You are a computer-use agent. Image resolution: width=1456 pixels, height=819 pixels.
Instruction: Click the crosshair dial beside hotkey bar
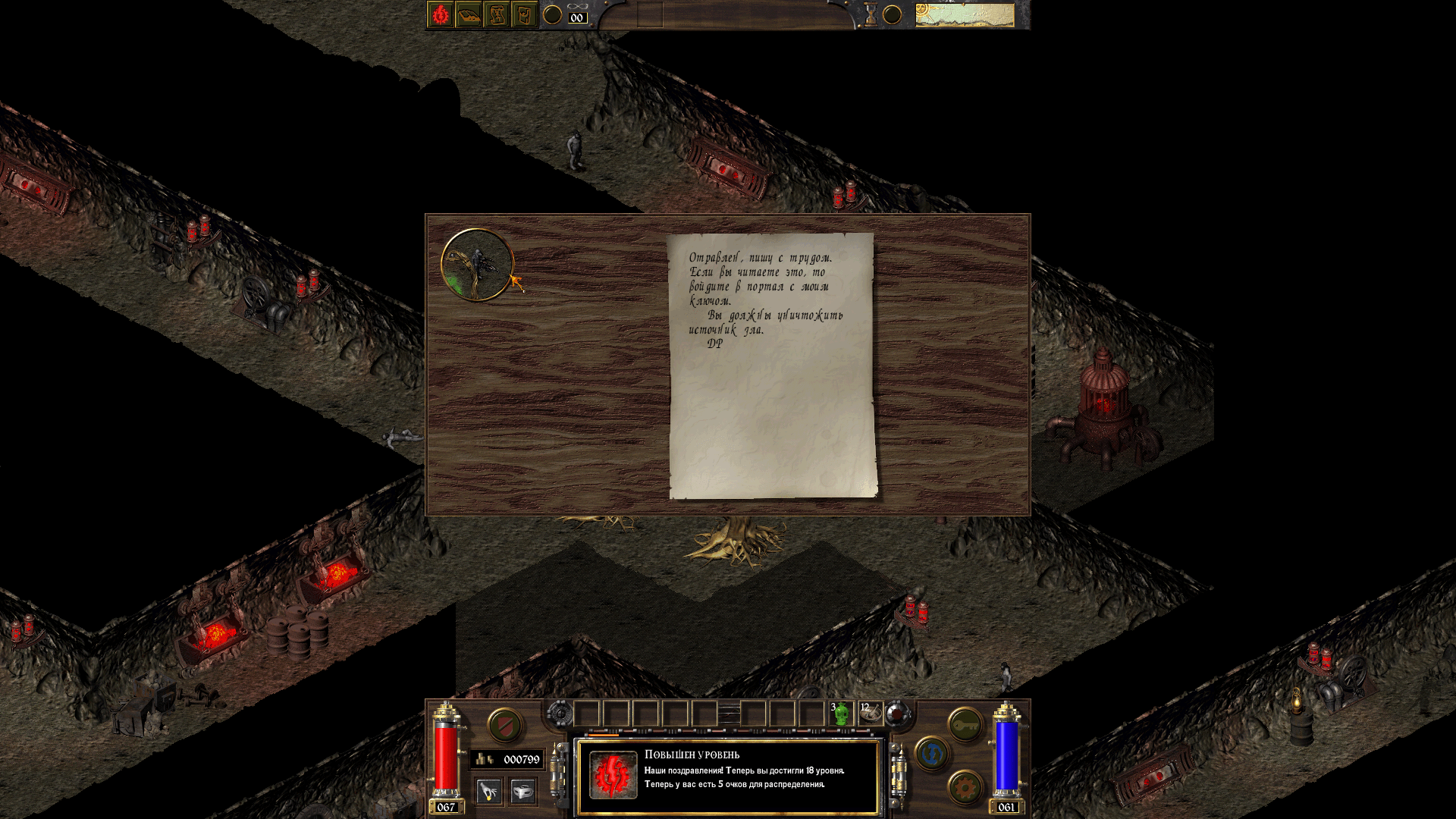tap(560, 714)
